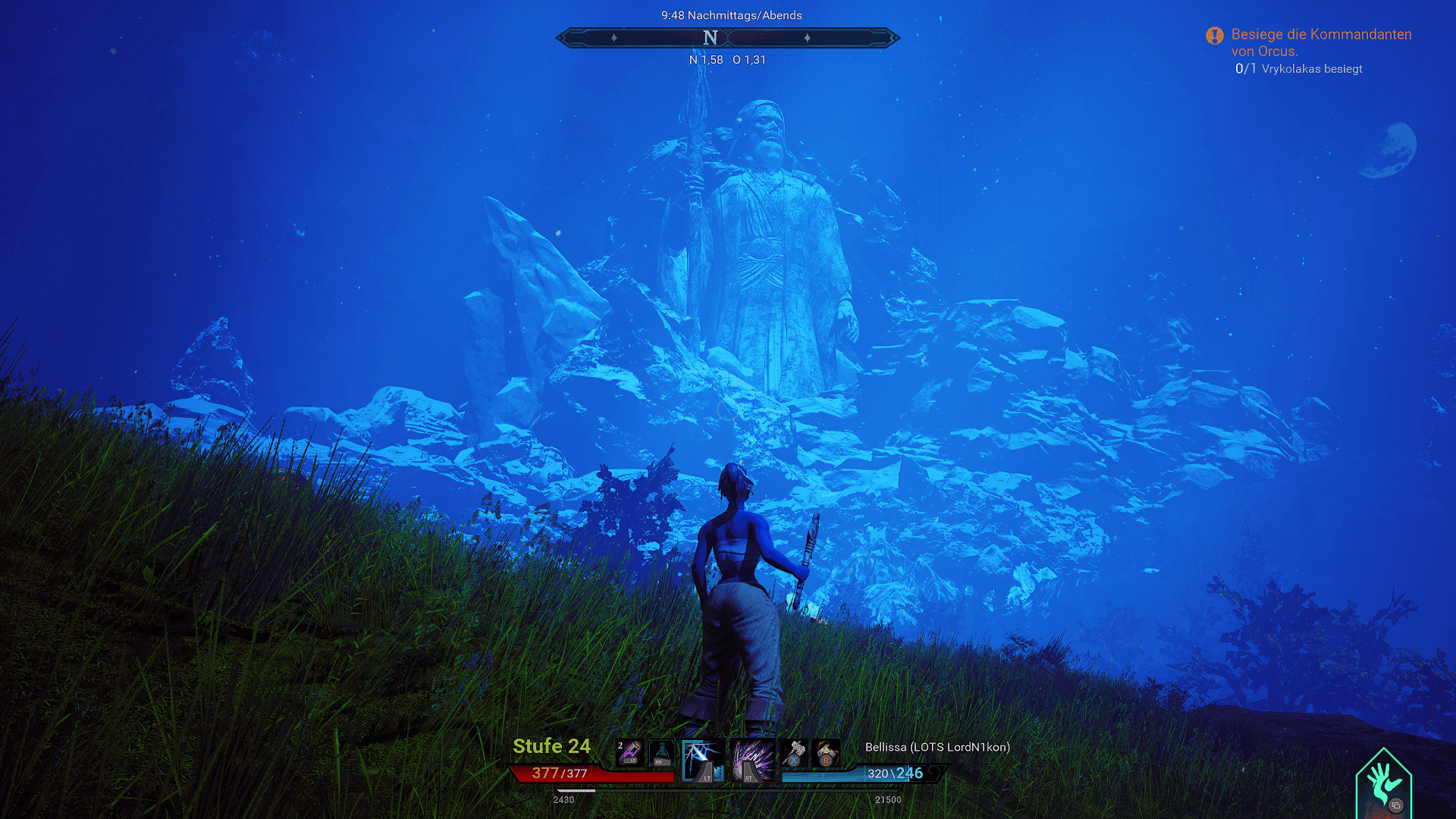Click the north compass bar

click(727, 37)
